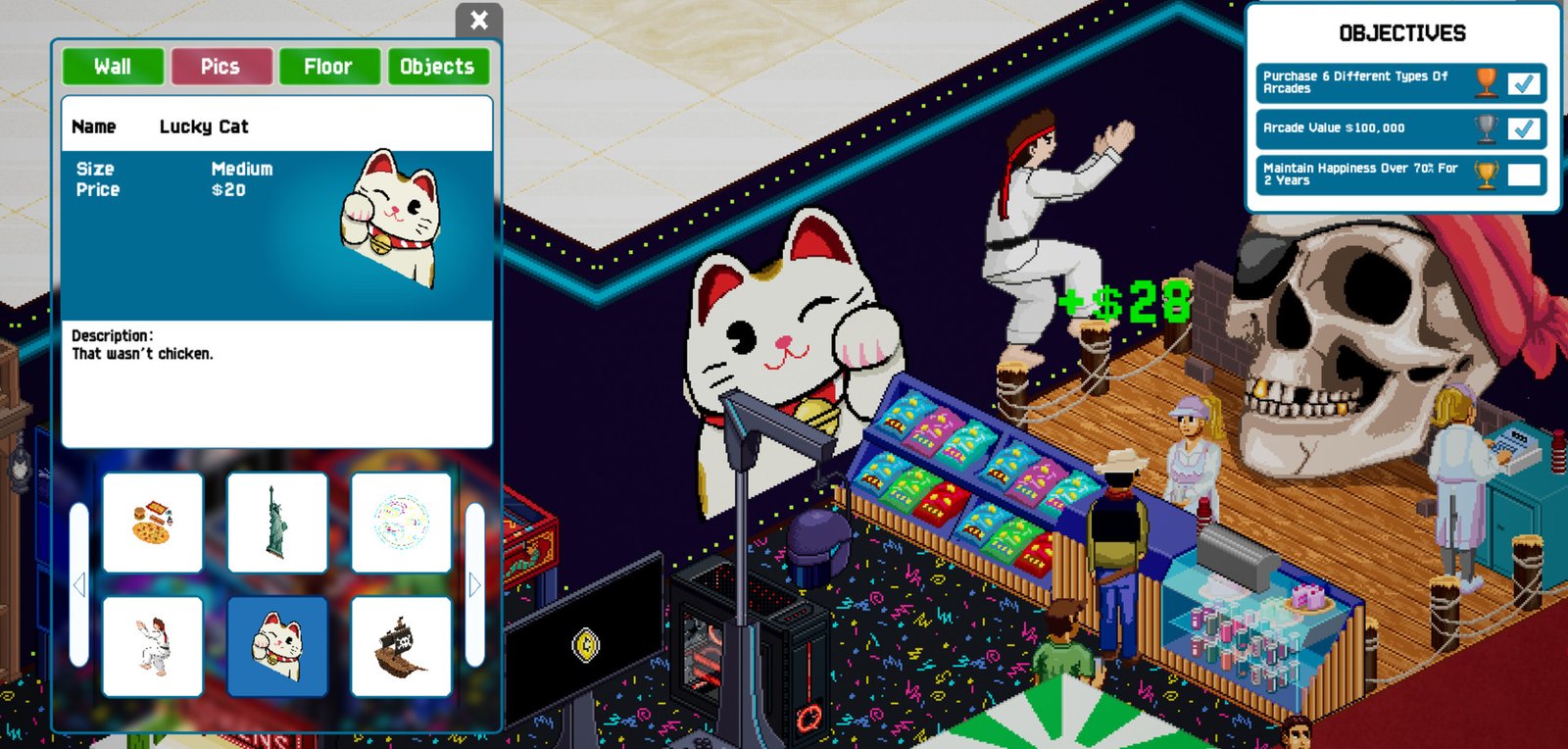Pick the swirled plate picture option
The width and height of the screenshot is (1568, 749).
tap(402, 523)
